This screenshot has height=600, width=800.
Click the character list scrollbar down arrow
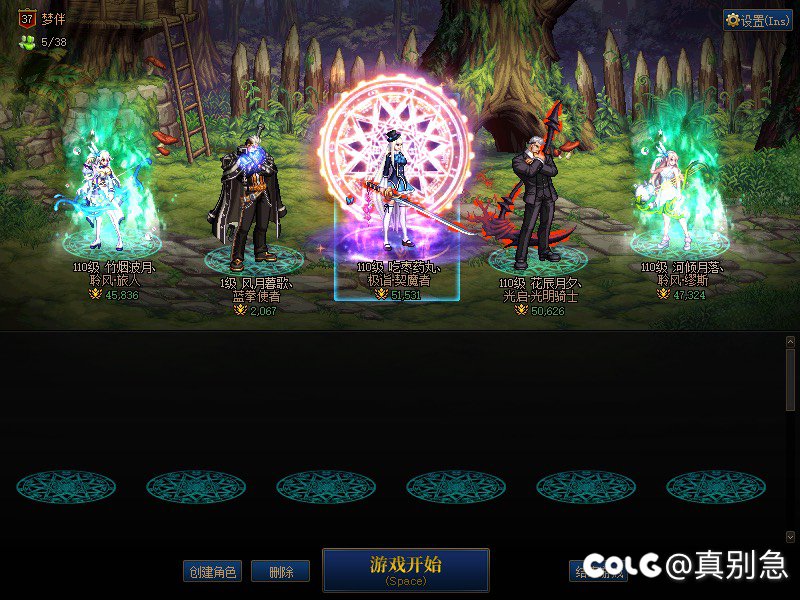point(790,537)
